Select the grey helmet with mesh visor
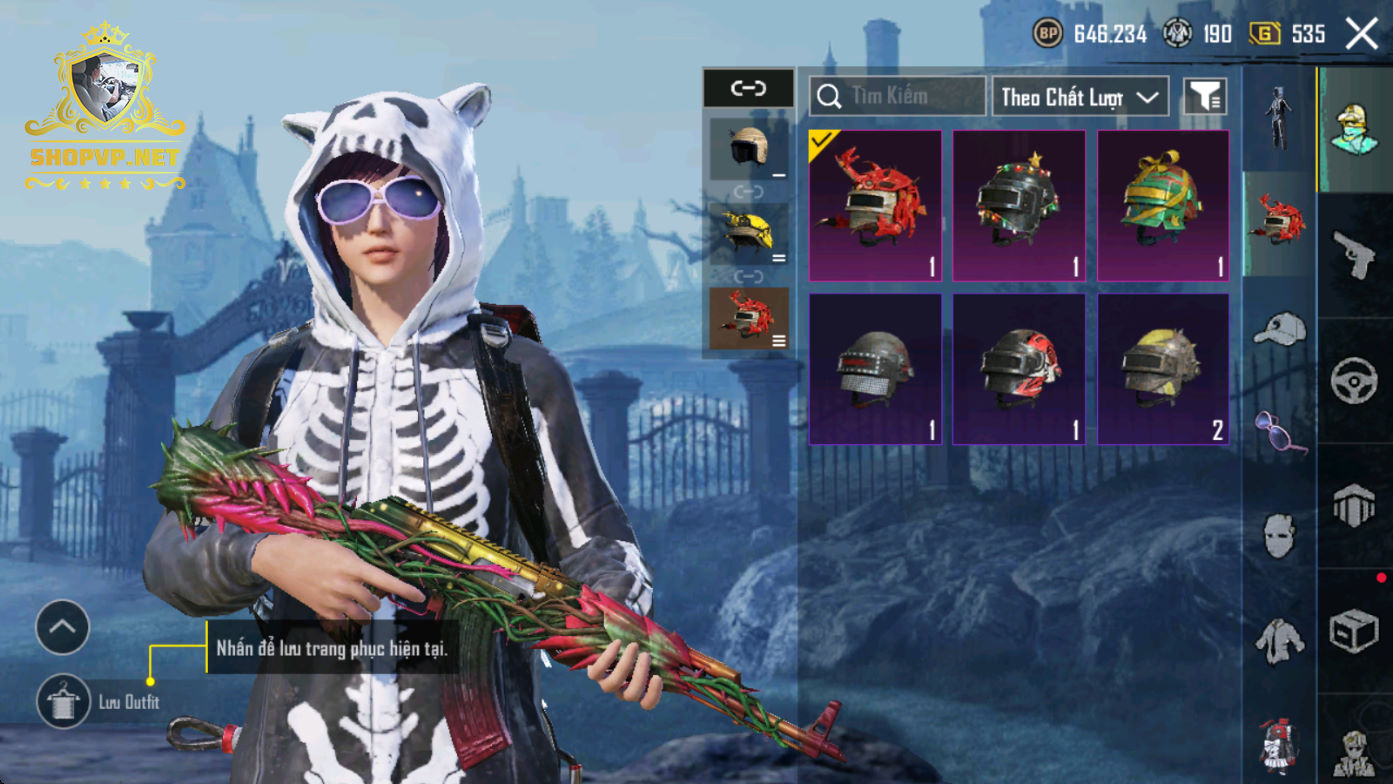The height and width of the screenshot is (784, 1393). pos(875,369)
